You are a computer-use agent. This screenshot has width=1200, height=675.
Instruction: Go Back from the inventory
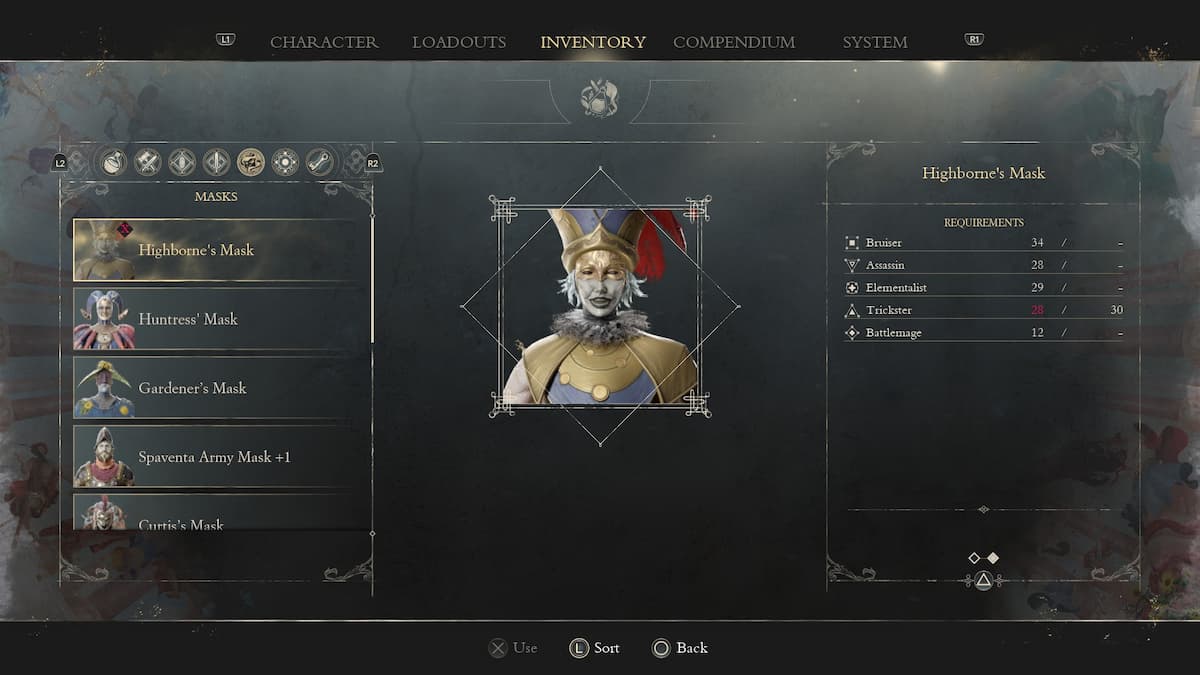(x=680, y=648)
